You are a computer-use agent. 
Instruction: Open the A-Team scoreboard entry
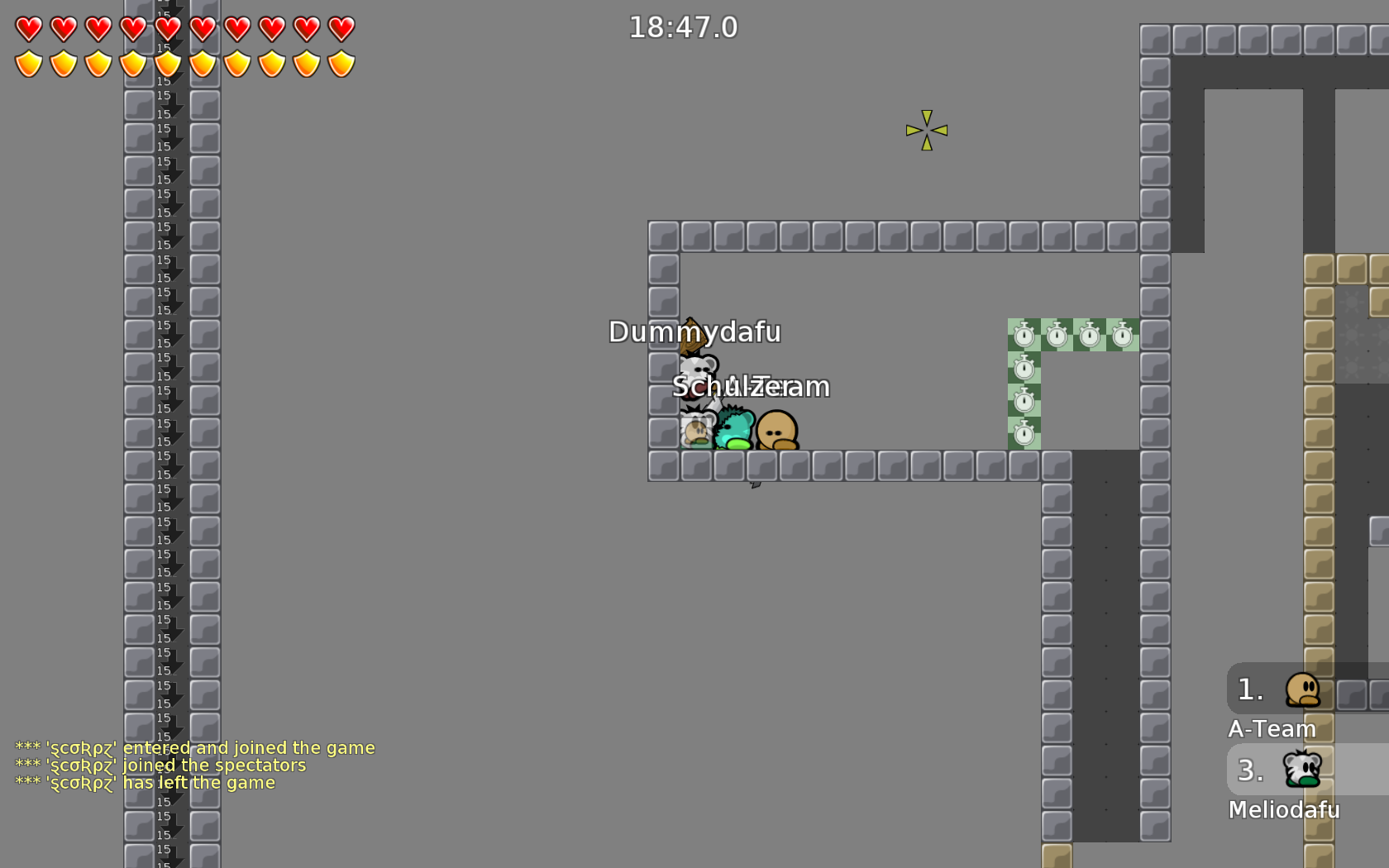tap(1272, 728)
